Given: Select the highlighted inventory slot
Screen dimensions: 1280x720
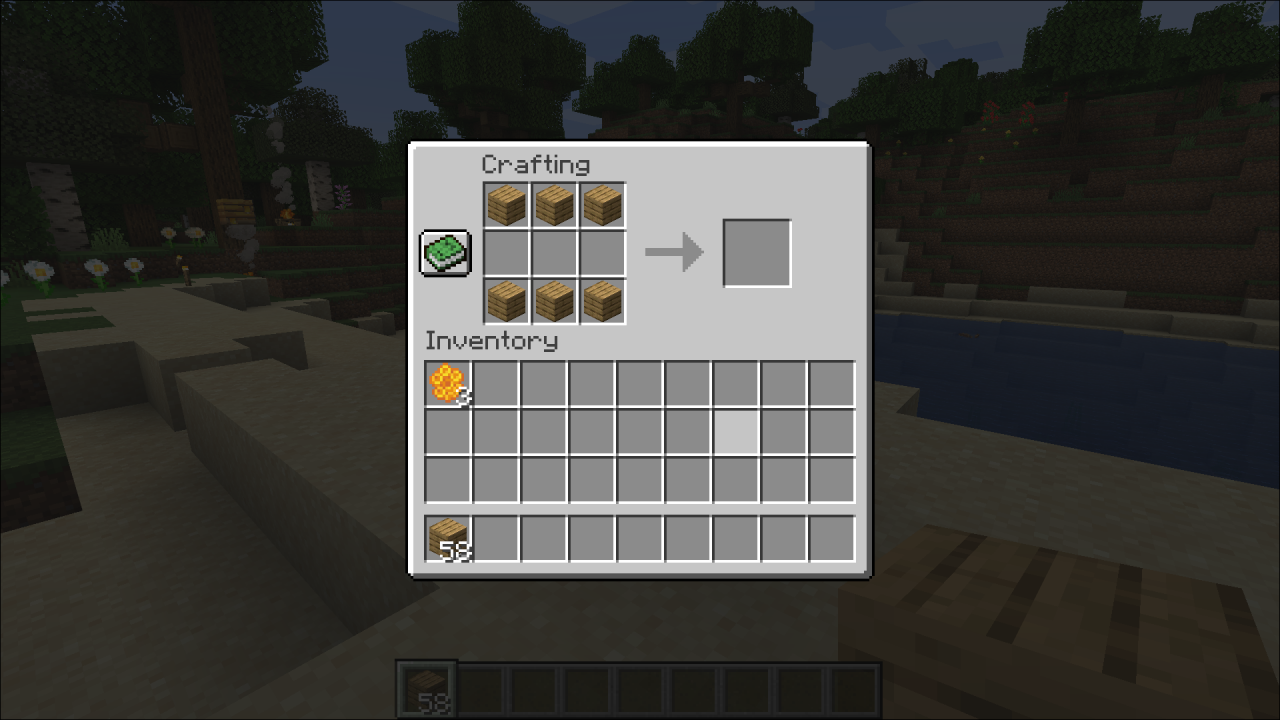Looking at the screenshot, I should [x=735, y=432].
